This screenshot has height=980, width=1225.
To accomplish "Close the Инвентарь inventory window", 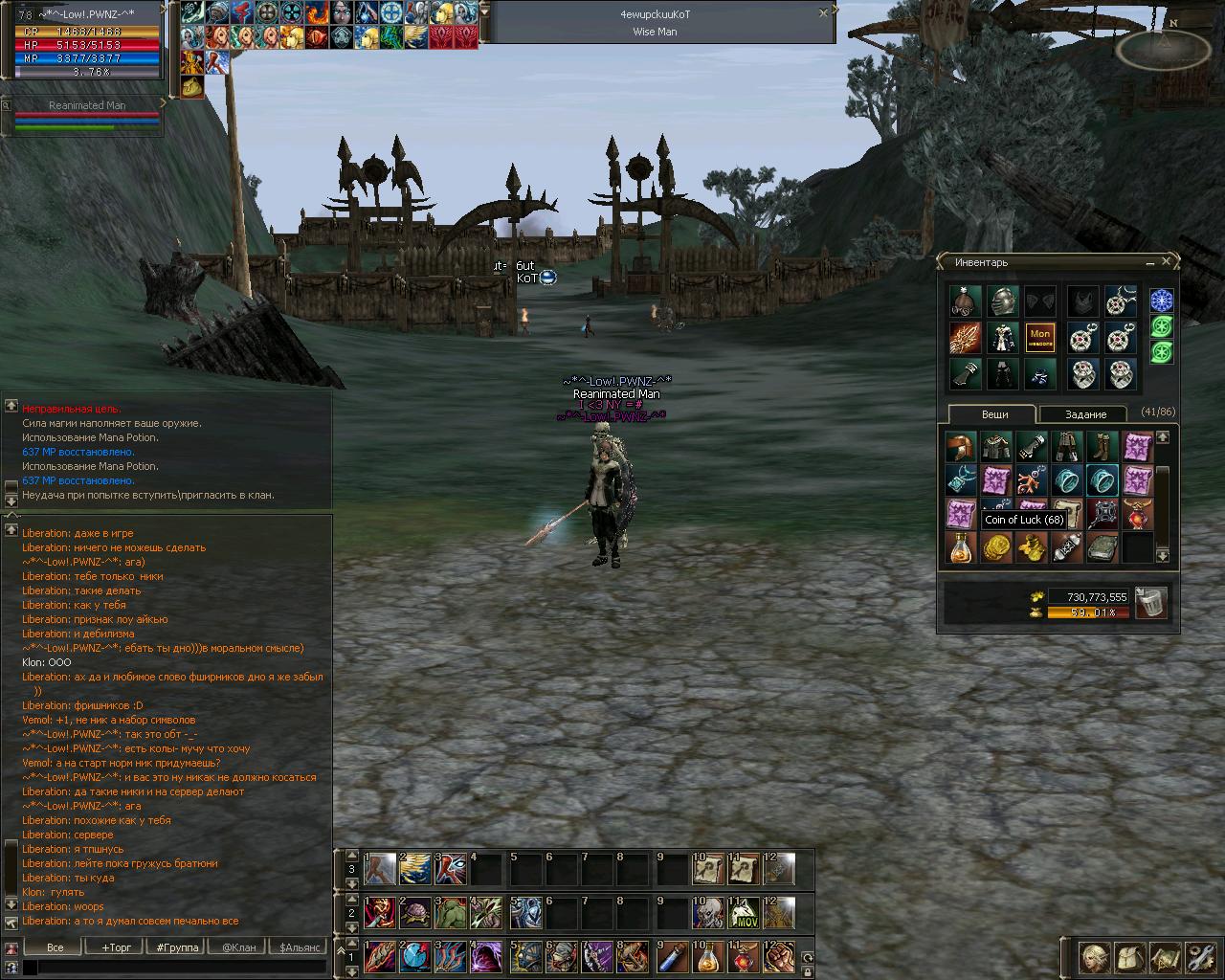I will click(x=1166, y=261).
